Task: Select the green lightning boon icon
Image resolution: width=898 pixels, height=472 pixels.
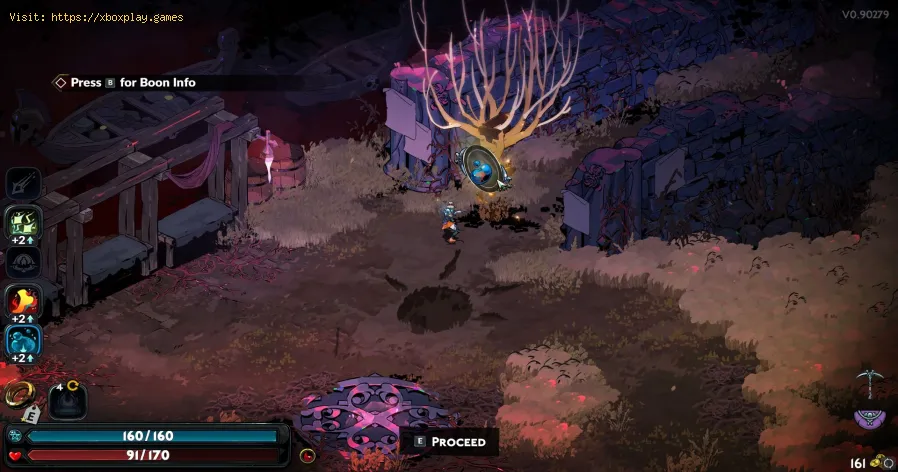Action: click(23, 222)
